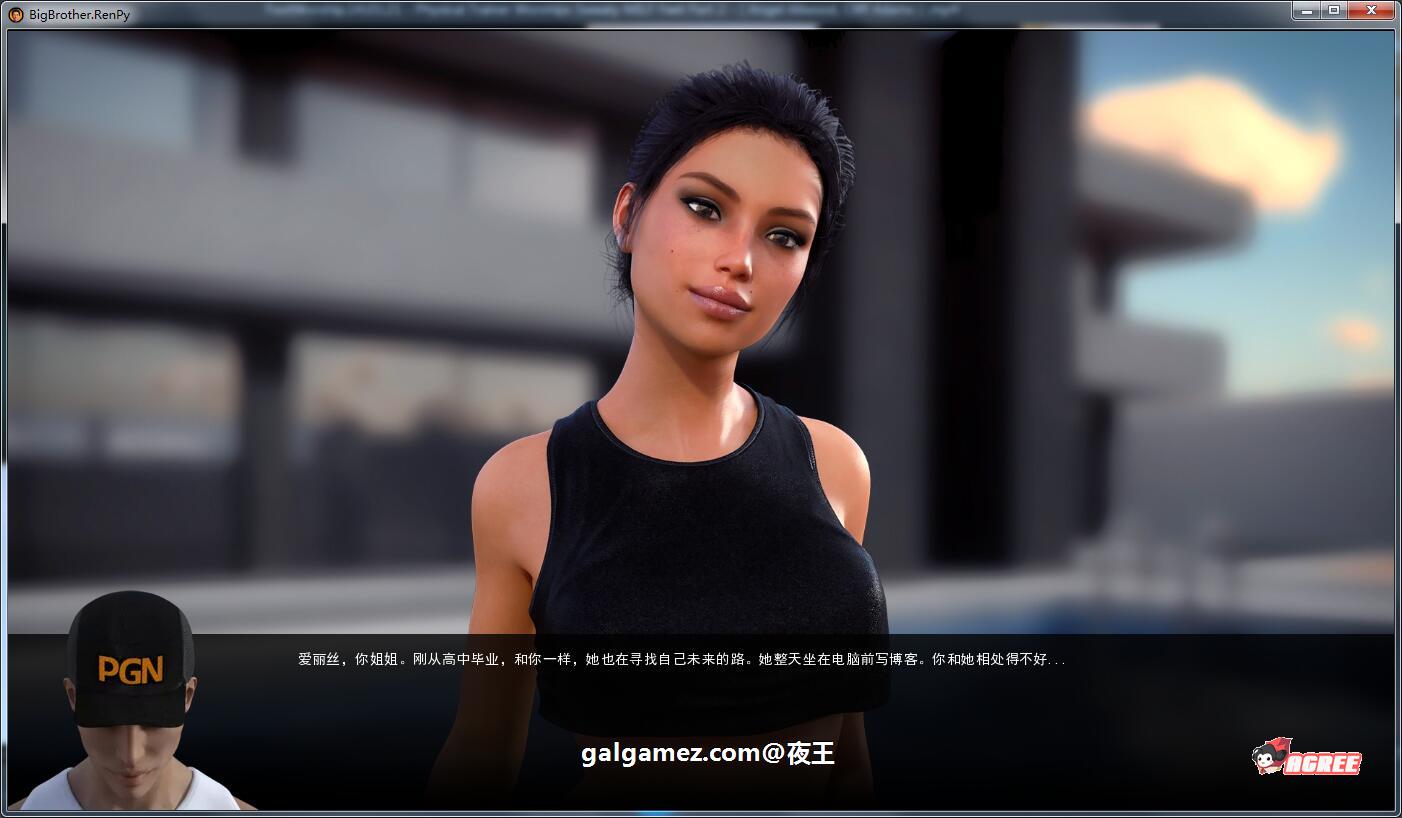The image size is (1402, 818).
Task: Close the BigBrother.RenPy window
Action: 1371,10
